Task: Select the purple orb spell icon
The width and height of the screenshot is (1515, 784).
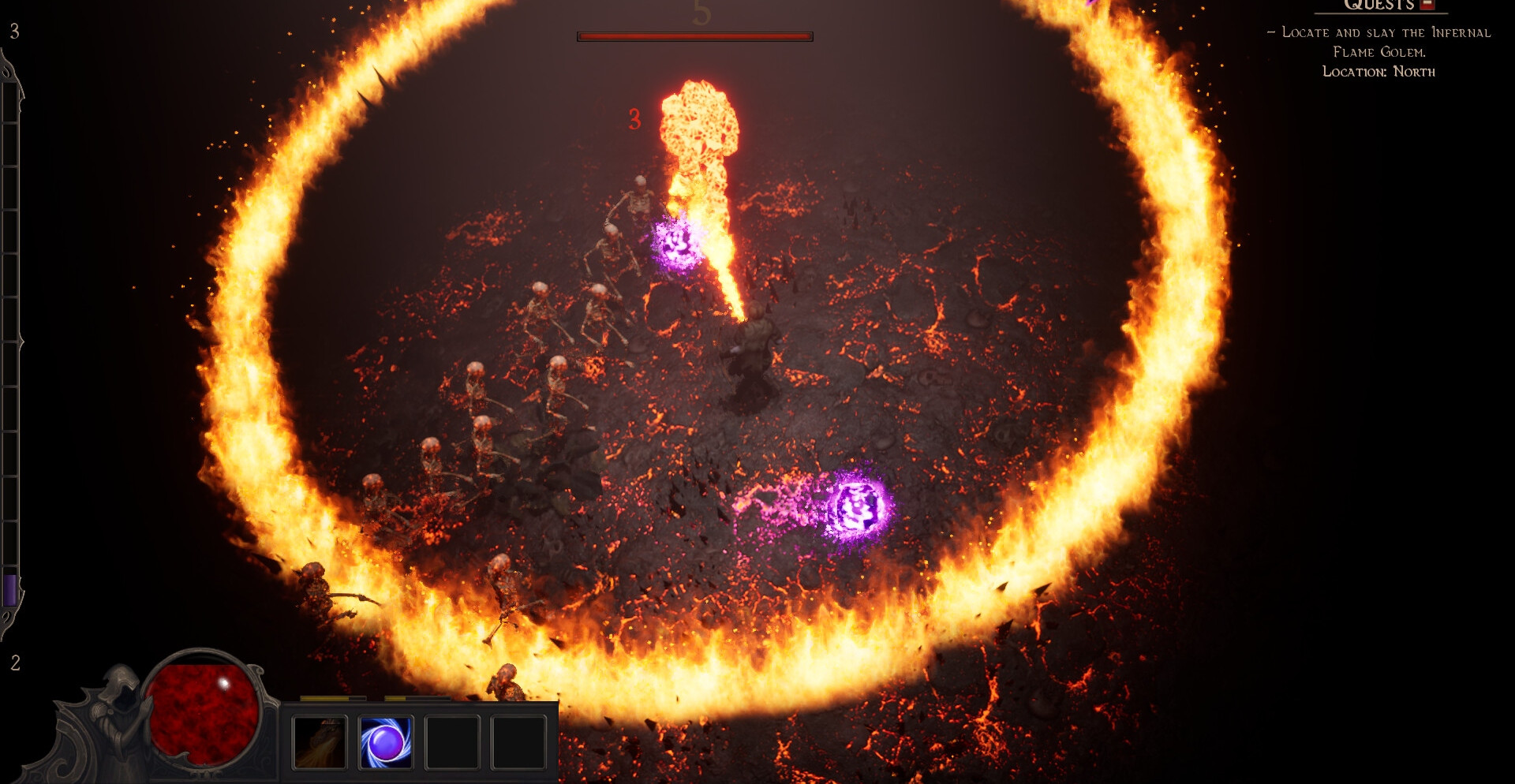Action: click(x=386, y=741)
